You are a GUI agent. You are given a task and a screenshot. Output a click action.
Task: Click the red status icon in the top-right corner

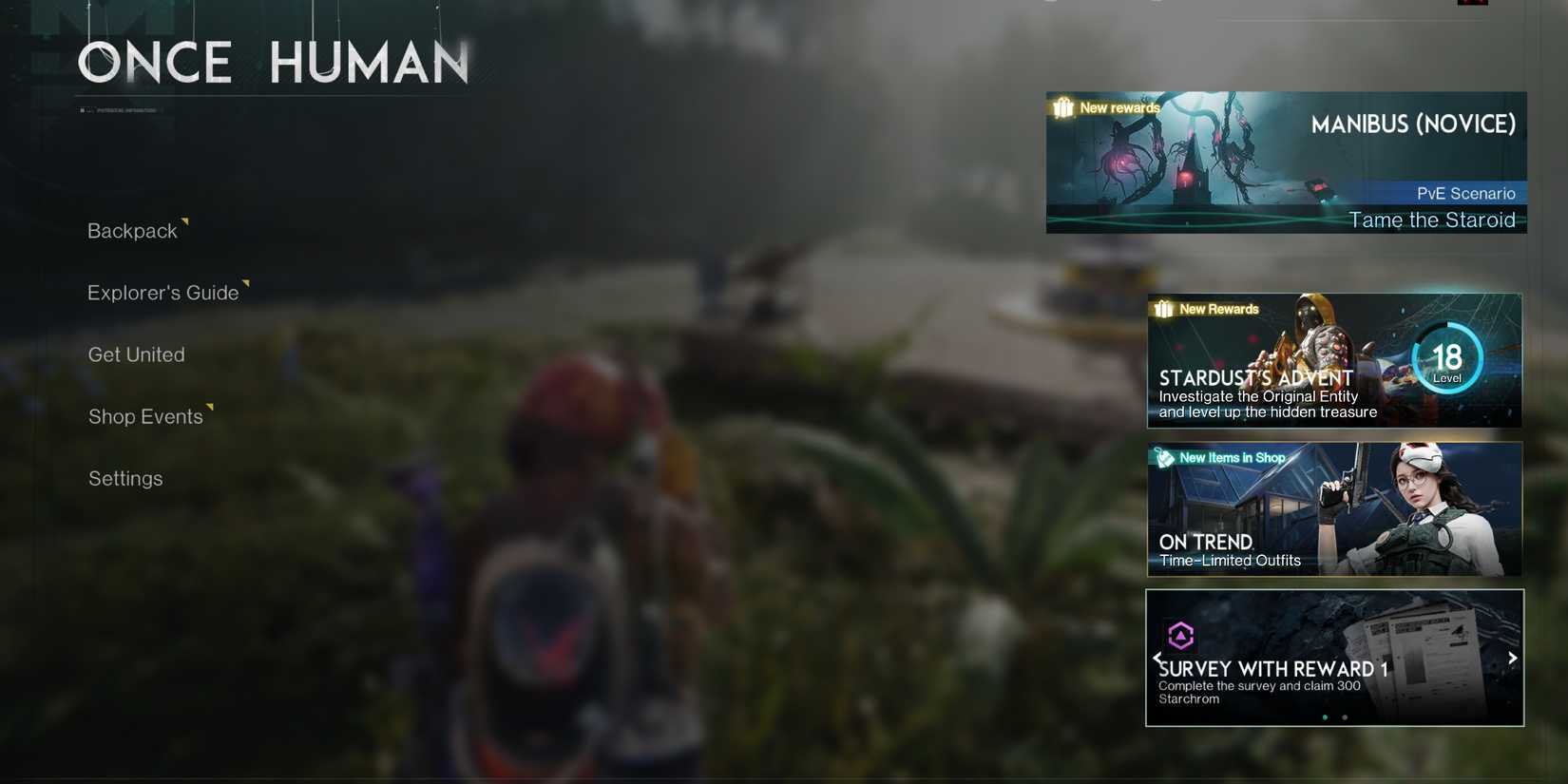tap(1471, 2)
